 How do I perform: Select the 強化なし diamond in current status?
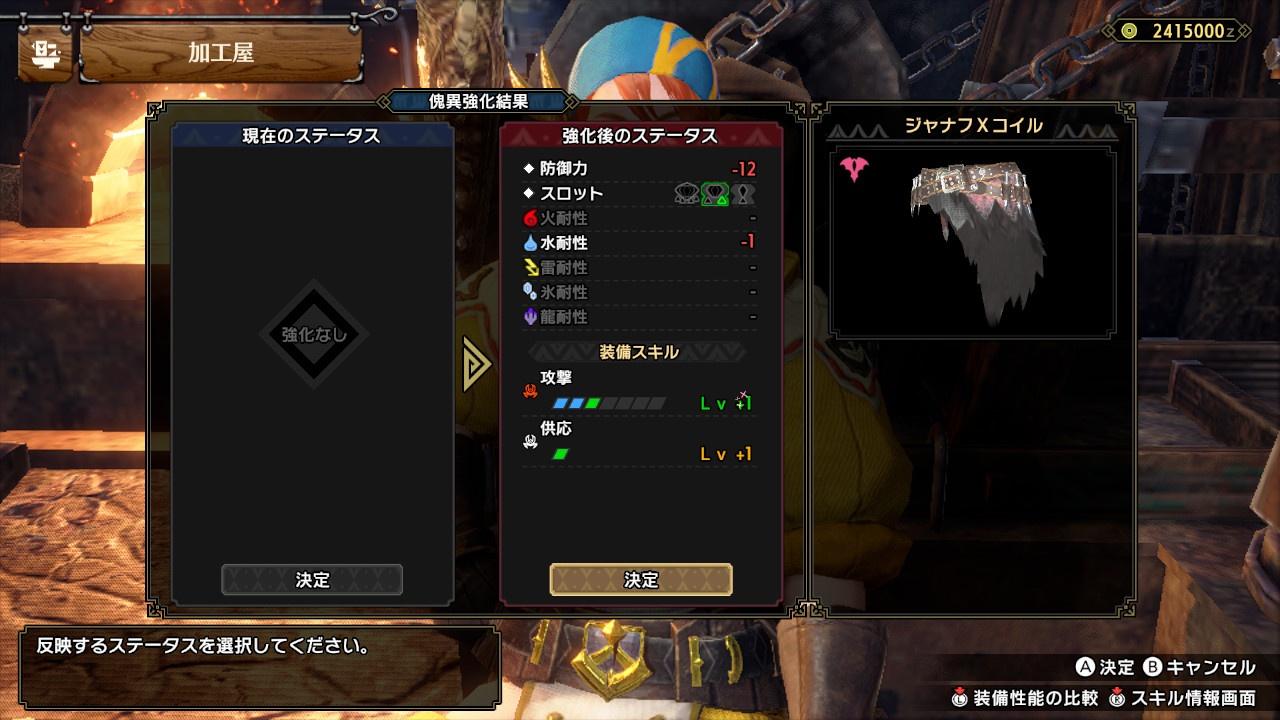(314, 335)
